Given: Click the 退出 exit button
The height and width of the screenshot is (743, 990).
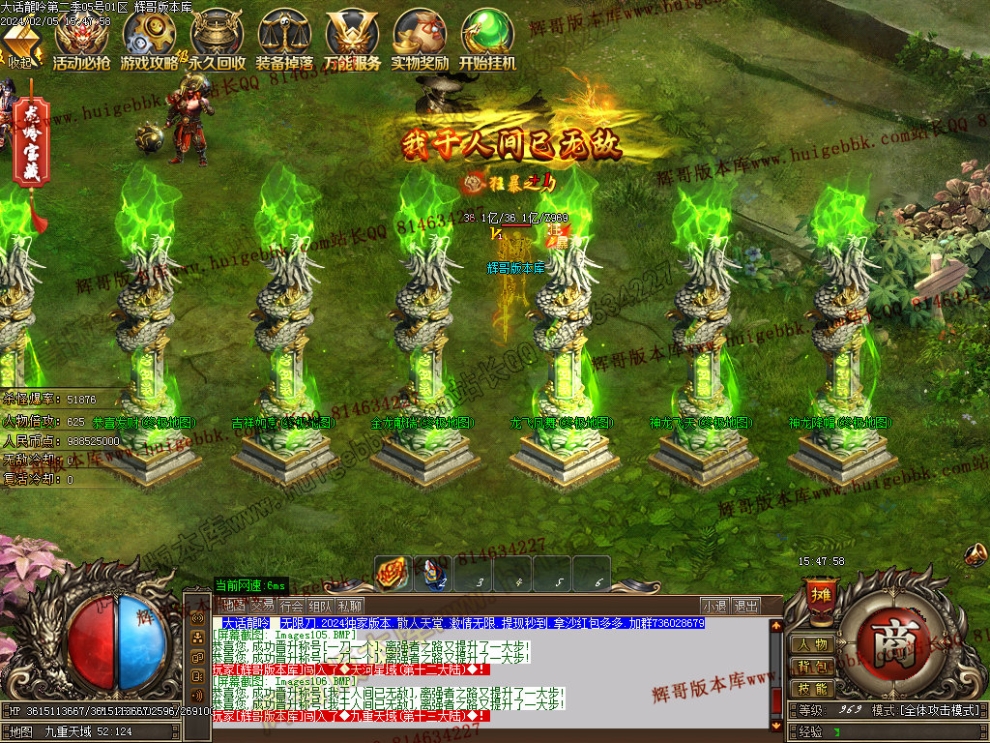Looking at the screenshot, I should pos(746,606).
